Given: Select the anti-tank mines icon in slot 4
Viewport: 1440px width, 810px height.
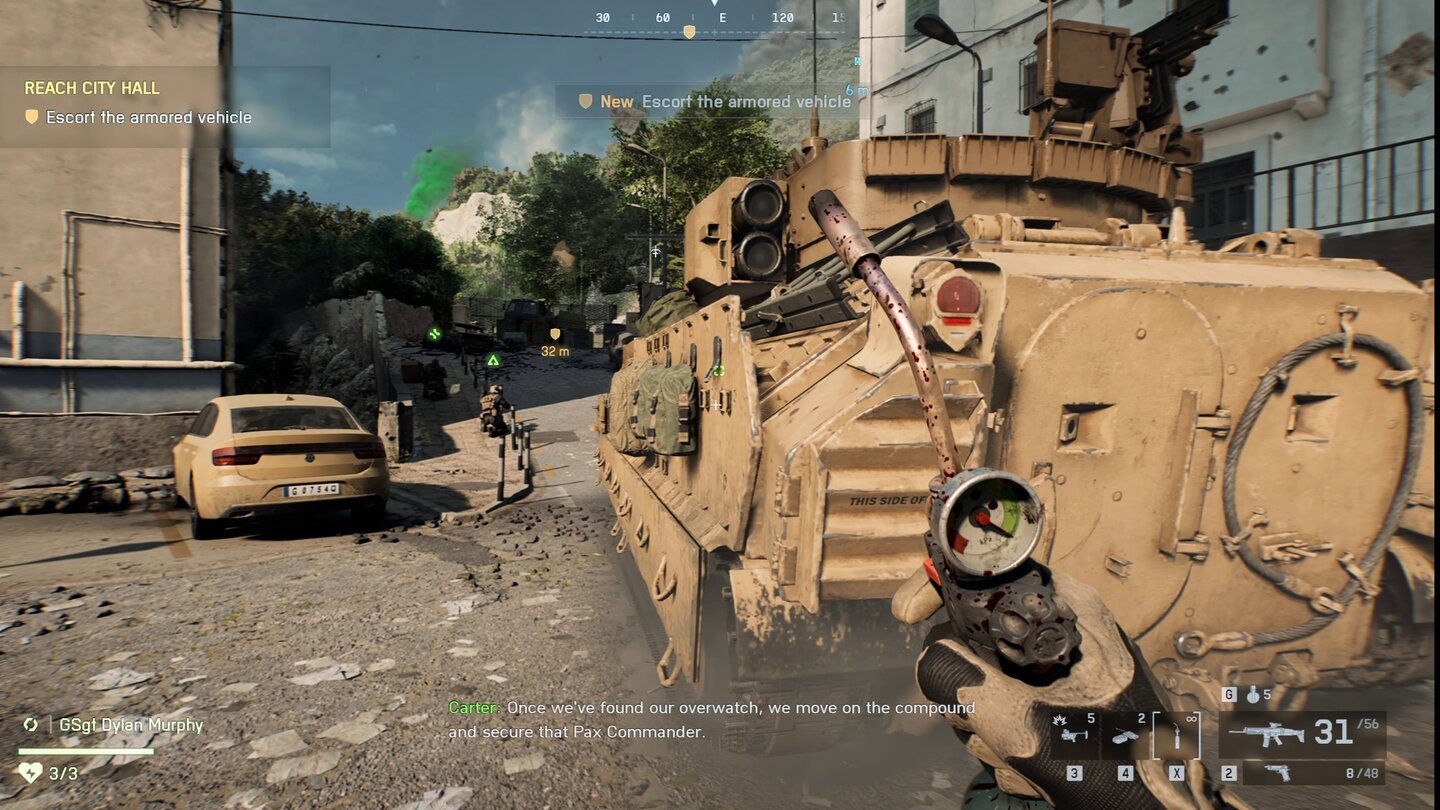Looking at the screenshot, I should tap(1125, 735).
